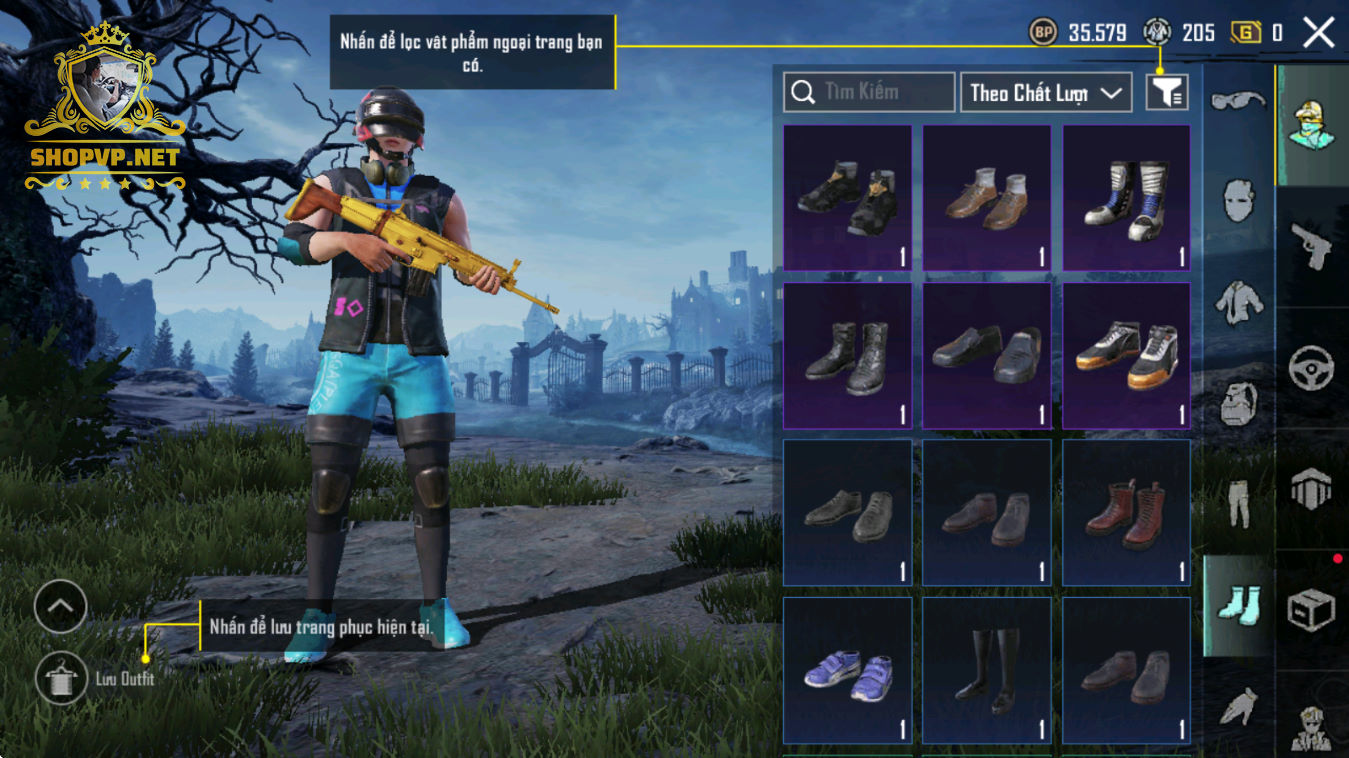Open the face mask category
This screenshot has height=758, width=1349.
1238,201
